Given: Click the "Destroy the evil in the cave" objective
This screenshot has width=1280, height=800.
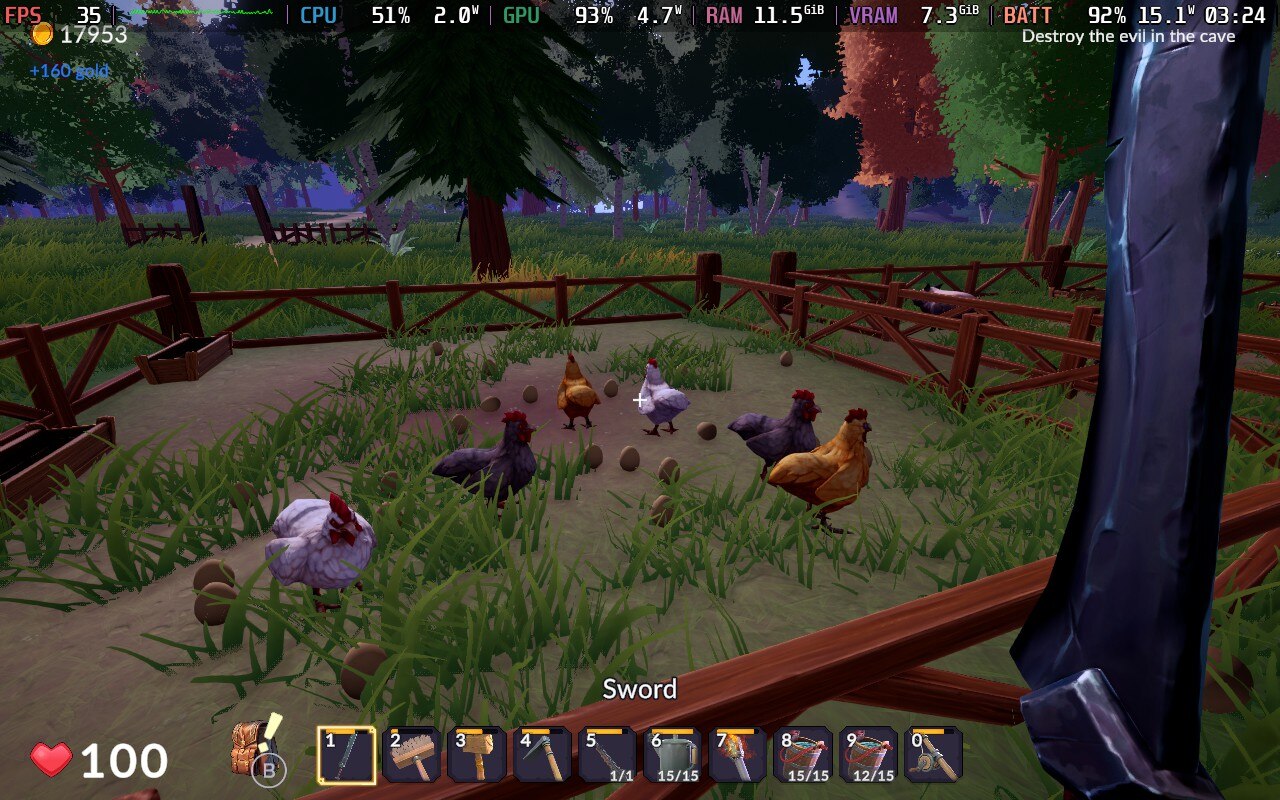Looking at the screenshot, I should coord(1128,36).
